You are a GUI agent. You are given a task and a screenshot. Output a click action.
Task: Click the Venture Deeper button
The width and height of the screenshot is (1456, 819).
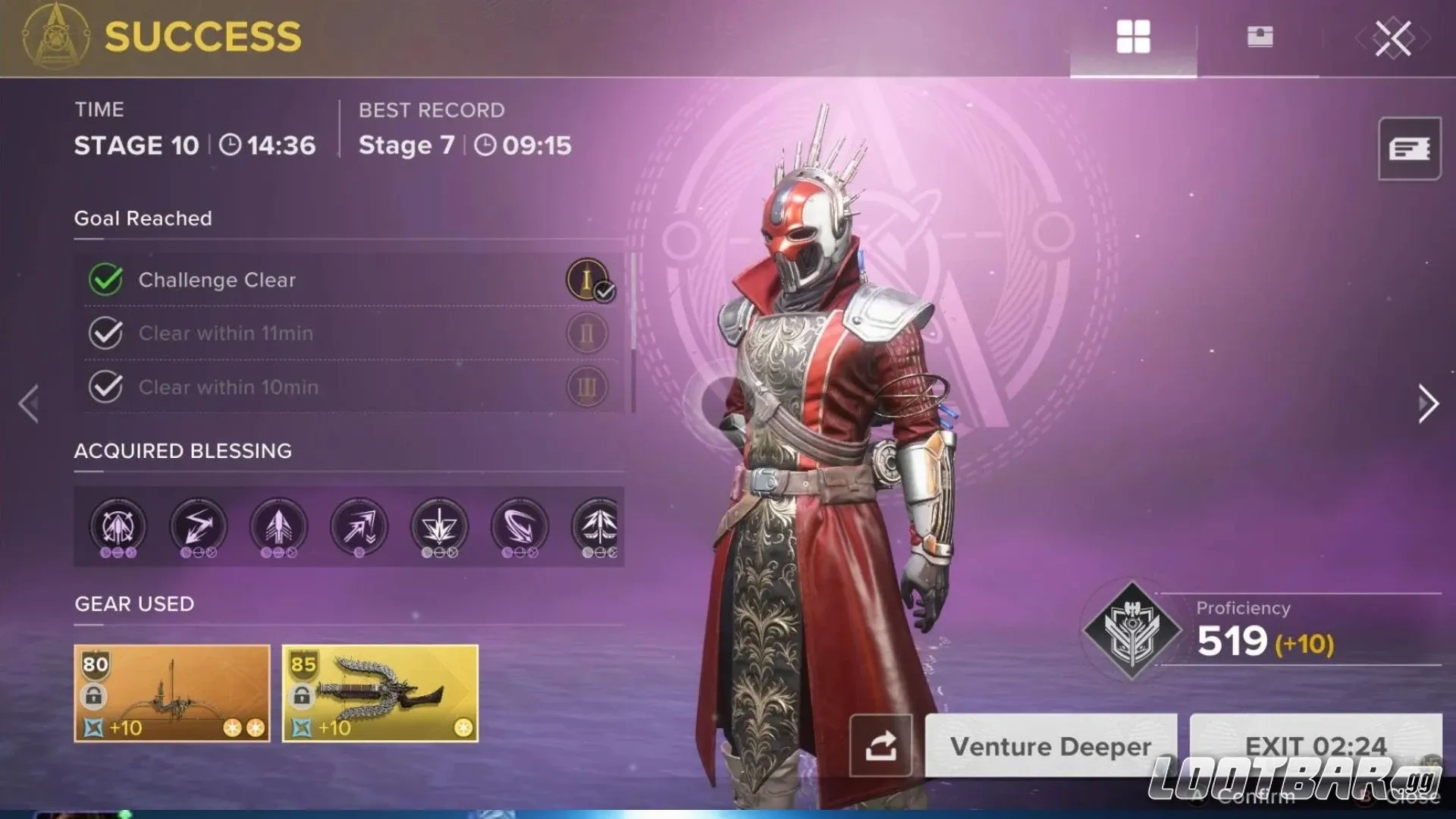pyautogui.click(x=1050, y=746)
